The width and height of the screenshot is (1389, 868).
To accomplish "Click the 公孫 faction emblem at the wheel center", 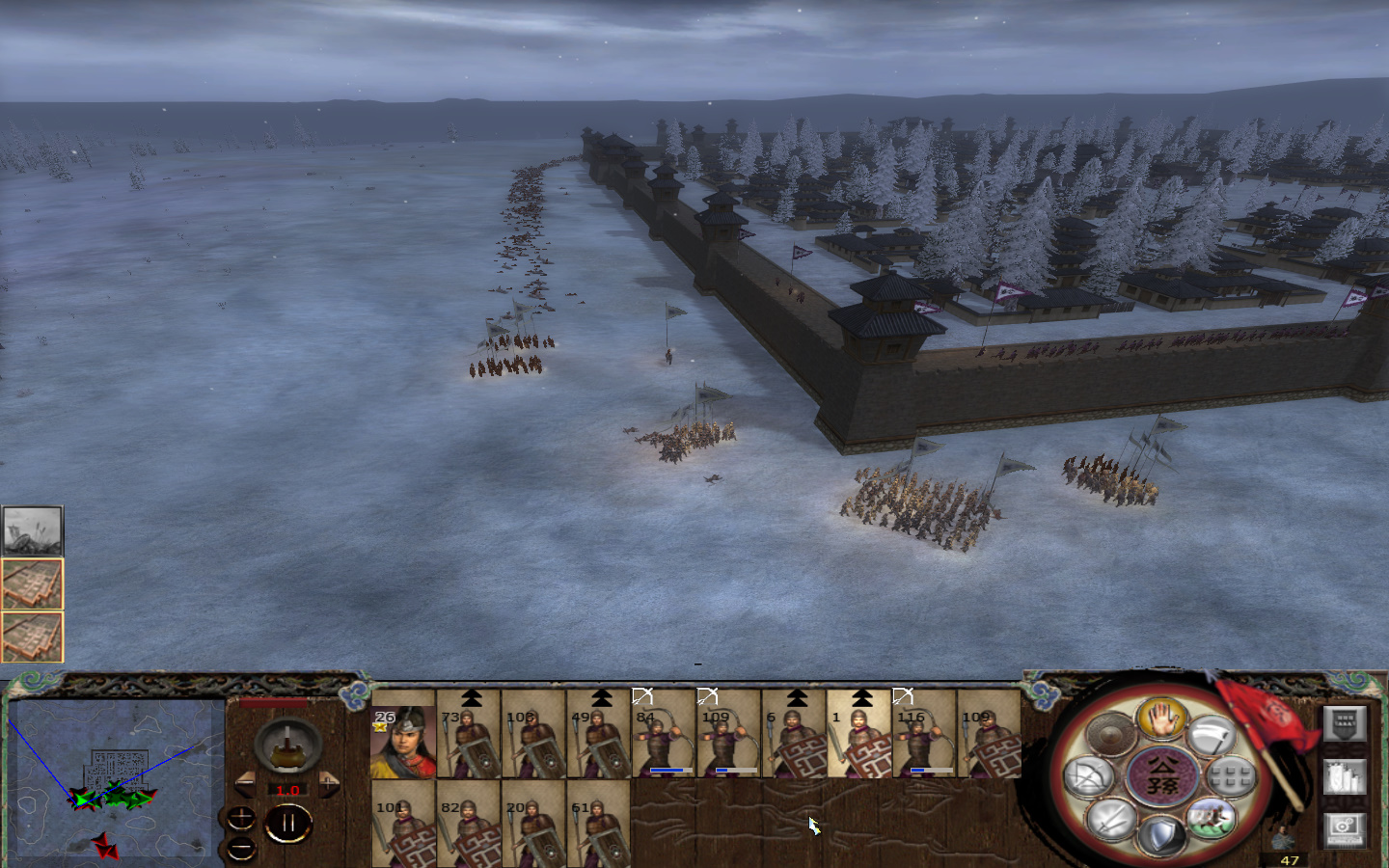I will [x=1161, y=774].
